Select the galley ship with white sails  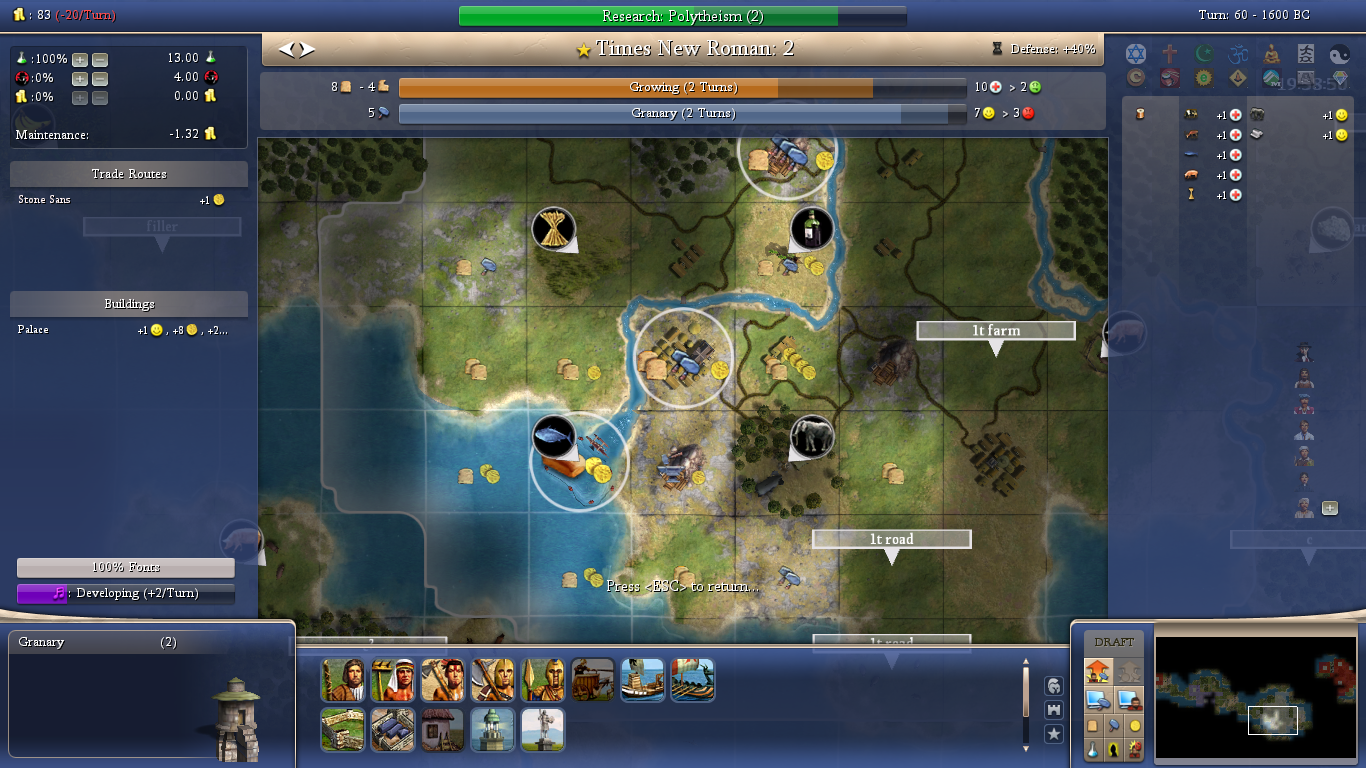point(642,680)
